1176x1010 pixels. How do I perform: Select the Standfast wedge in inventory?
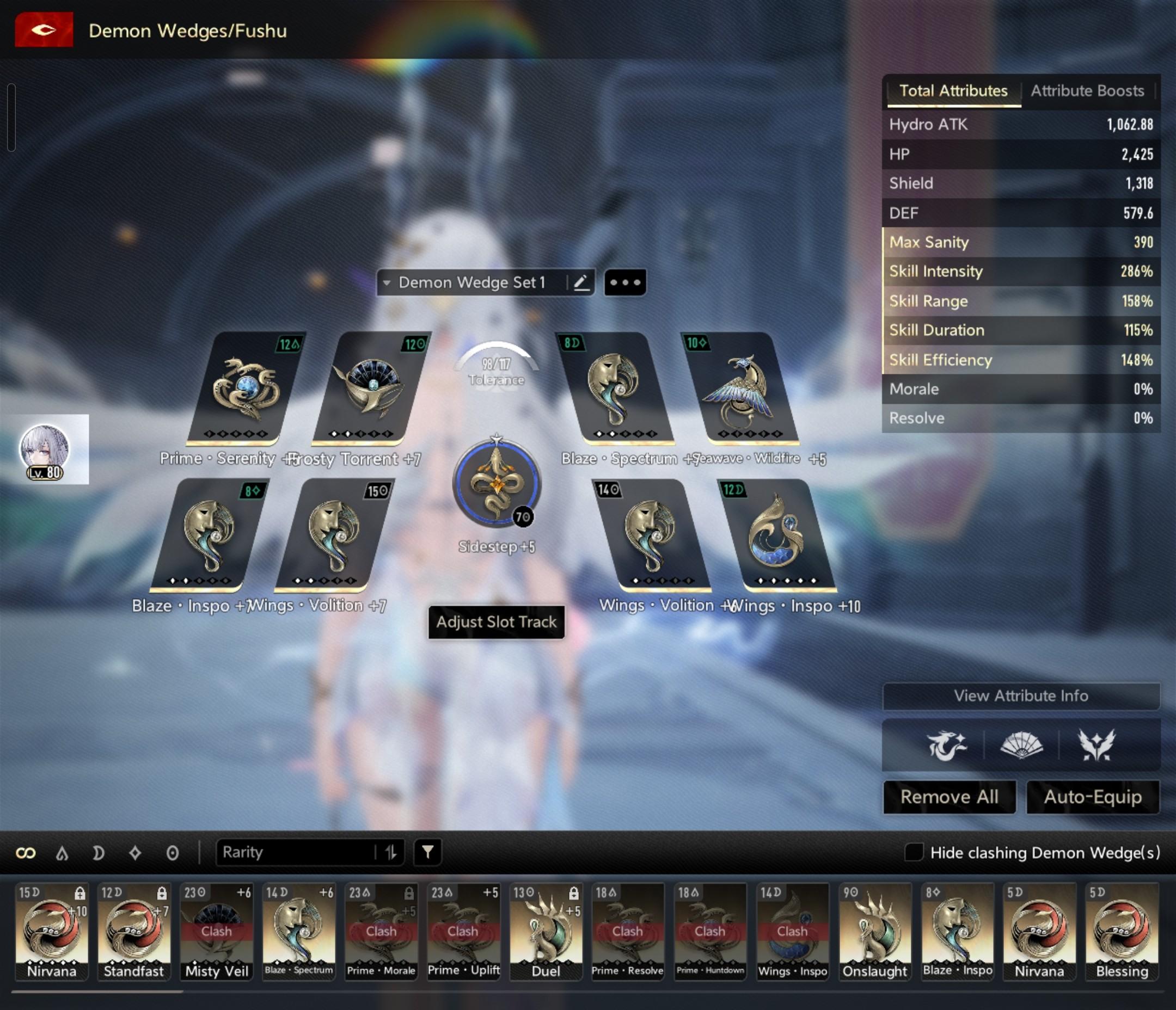[x=133, y=931]
